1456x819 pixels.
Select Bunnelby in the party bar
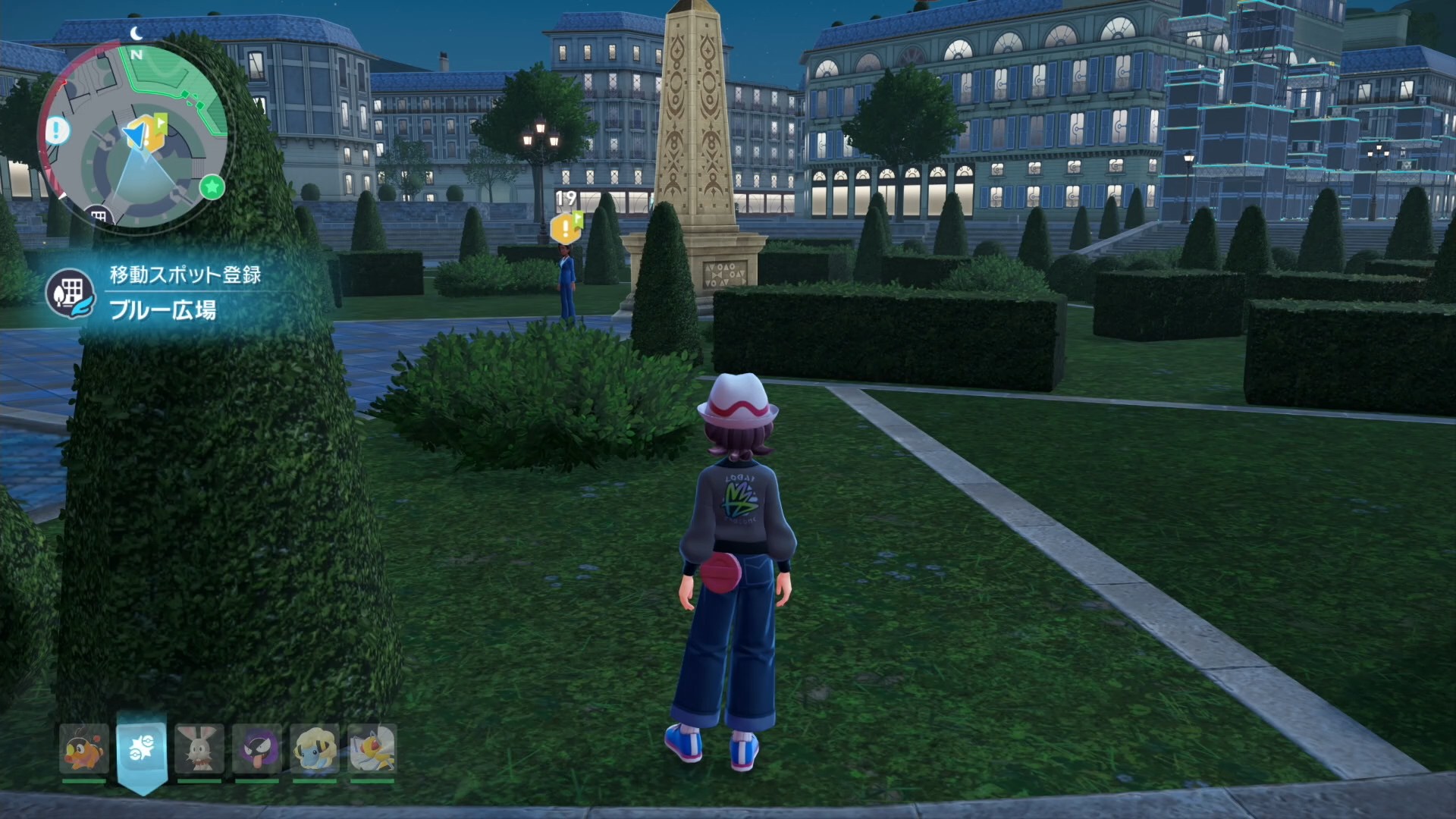coord(199,749)
